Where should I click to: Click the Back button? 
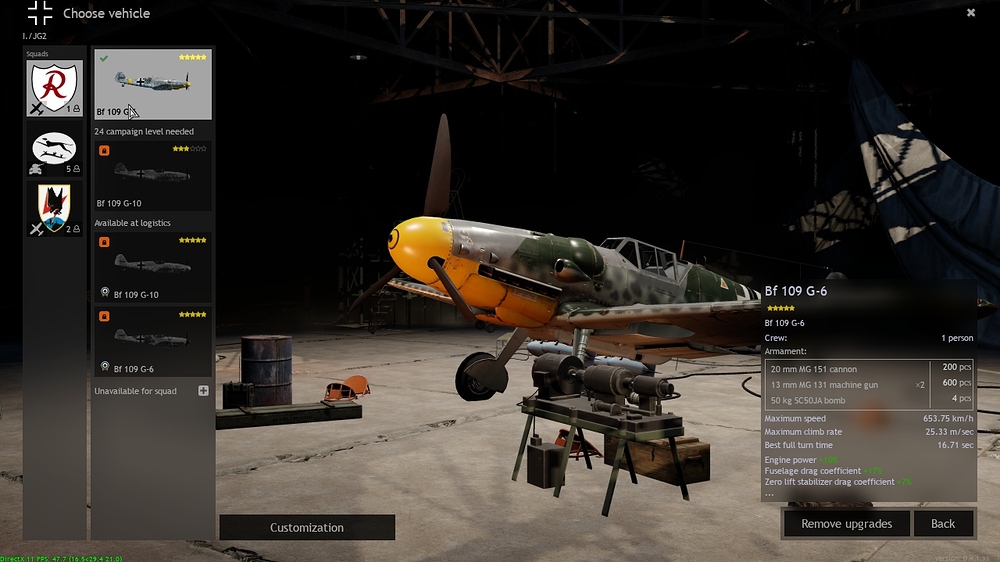pos(943,523)
